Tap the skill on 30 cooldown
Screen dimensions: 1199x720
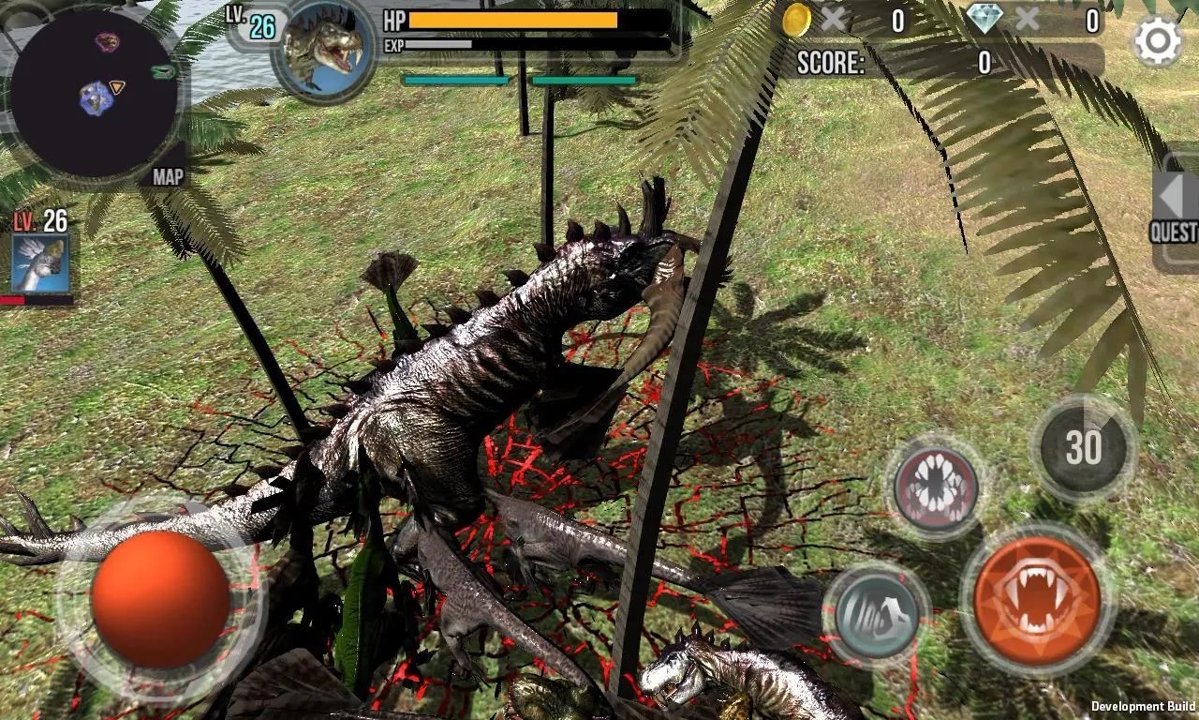coord(1083,449)
